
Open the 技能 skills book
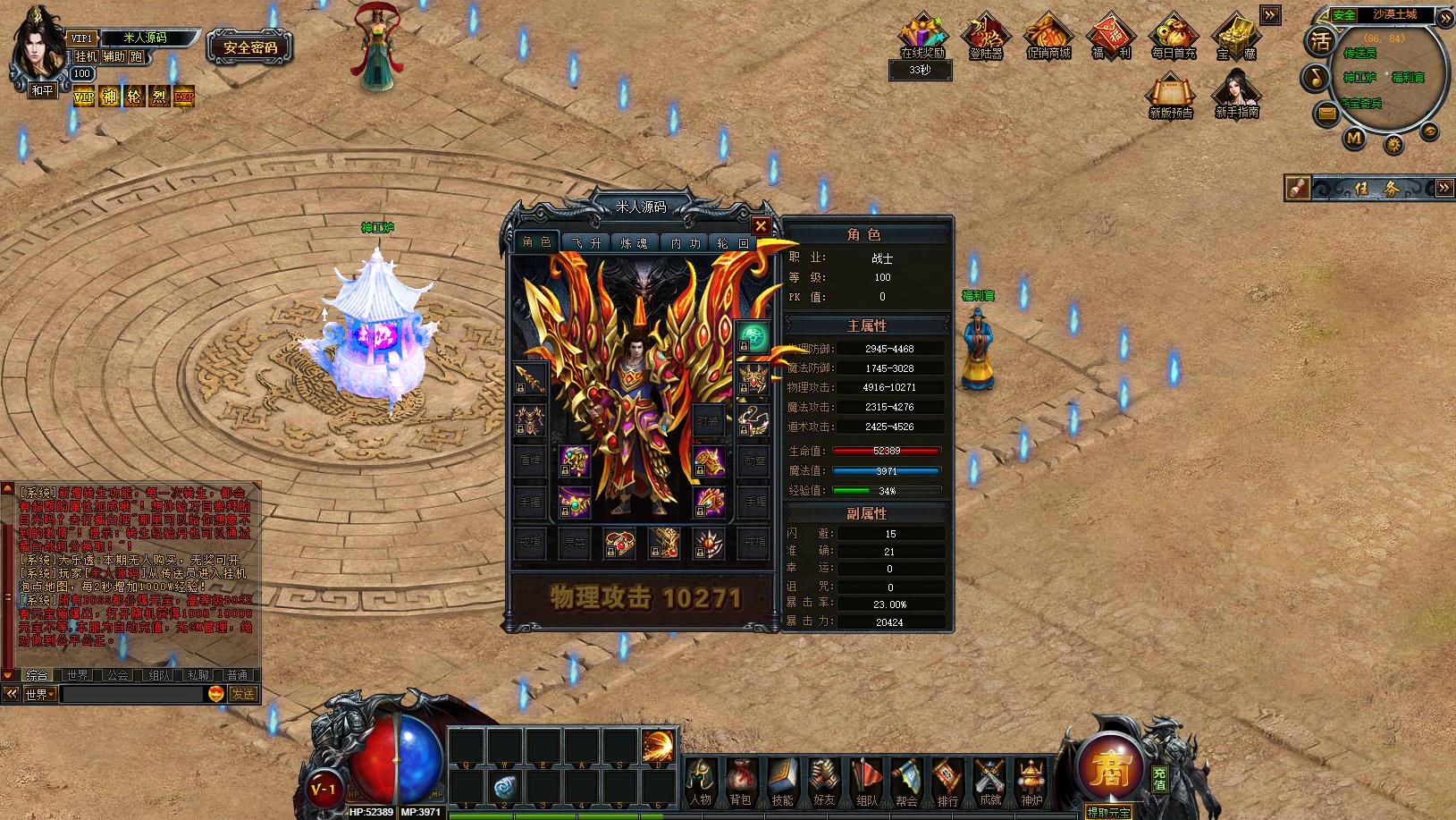(x=782, y=782)
